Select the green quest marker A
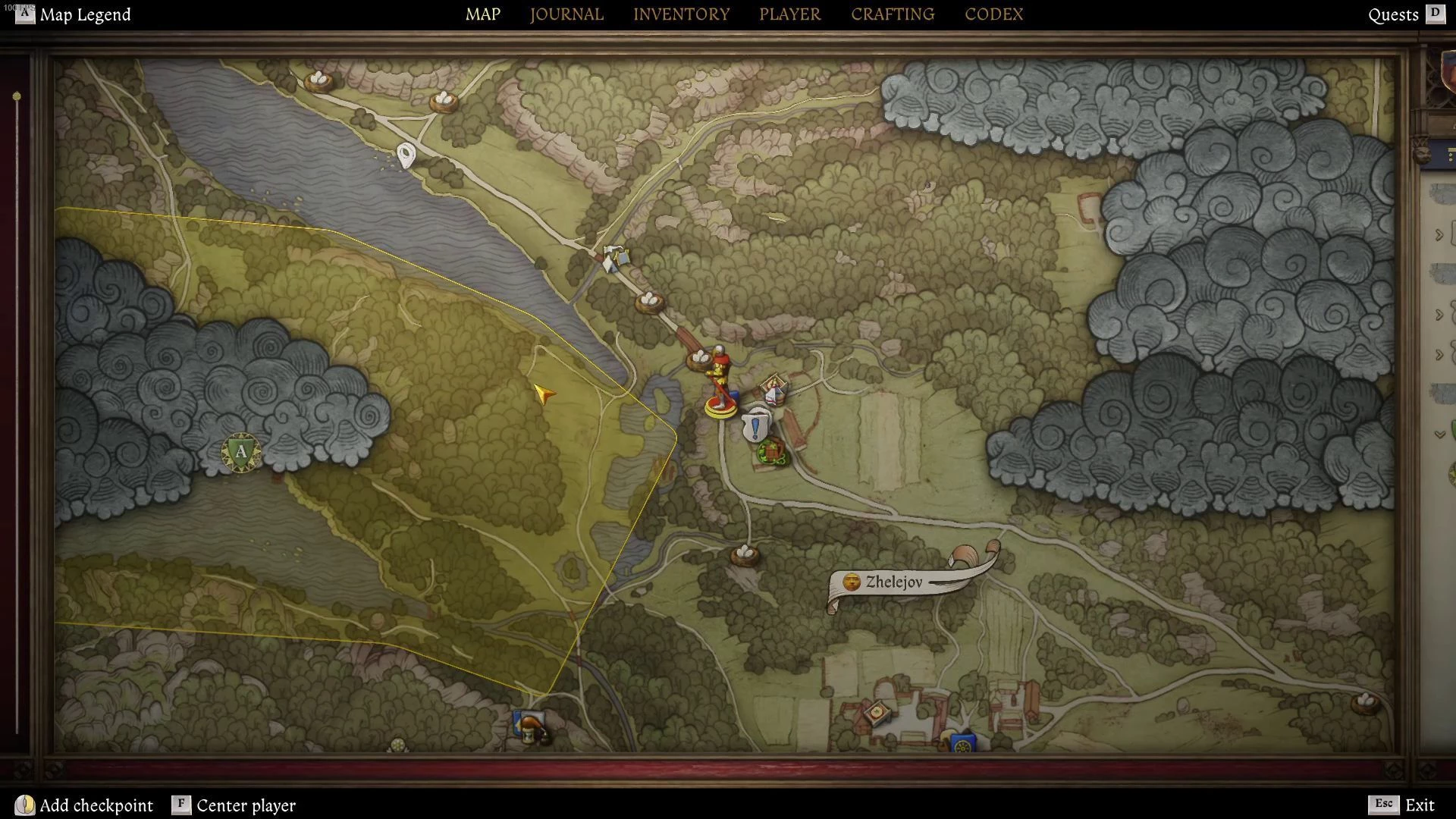The height and width of the screenshot is (819, 1456). pos(241,453)
